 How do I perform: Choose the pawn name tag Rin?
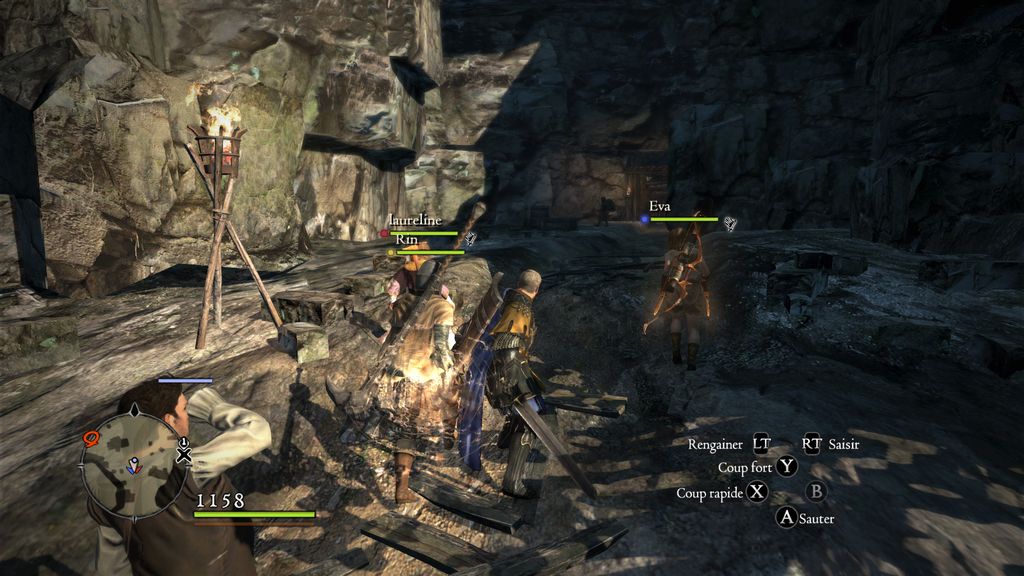(x=406, y=240)
